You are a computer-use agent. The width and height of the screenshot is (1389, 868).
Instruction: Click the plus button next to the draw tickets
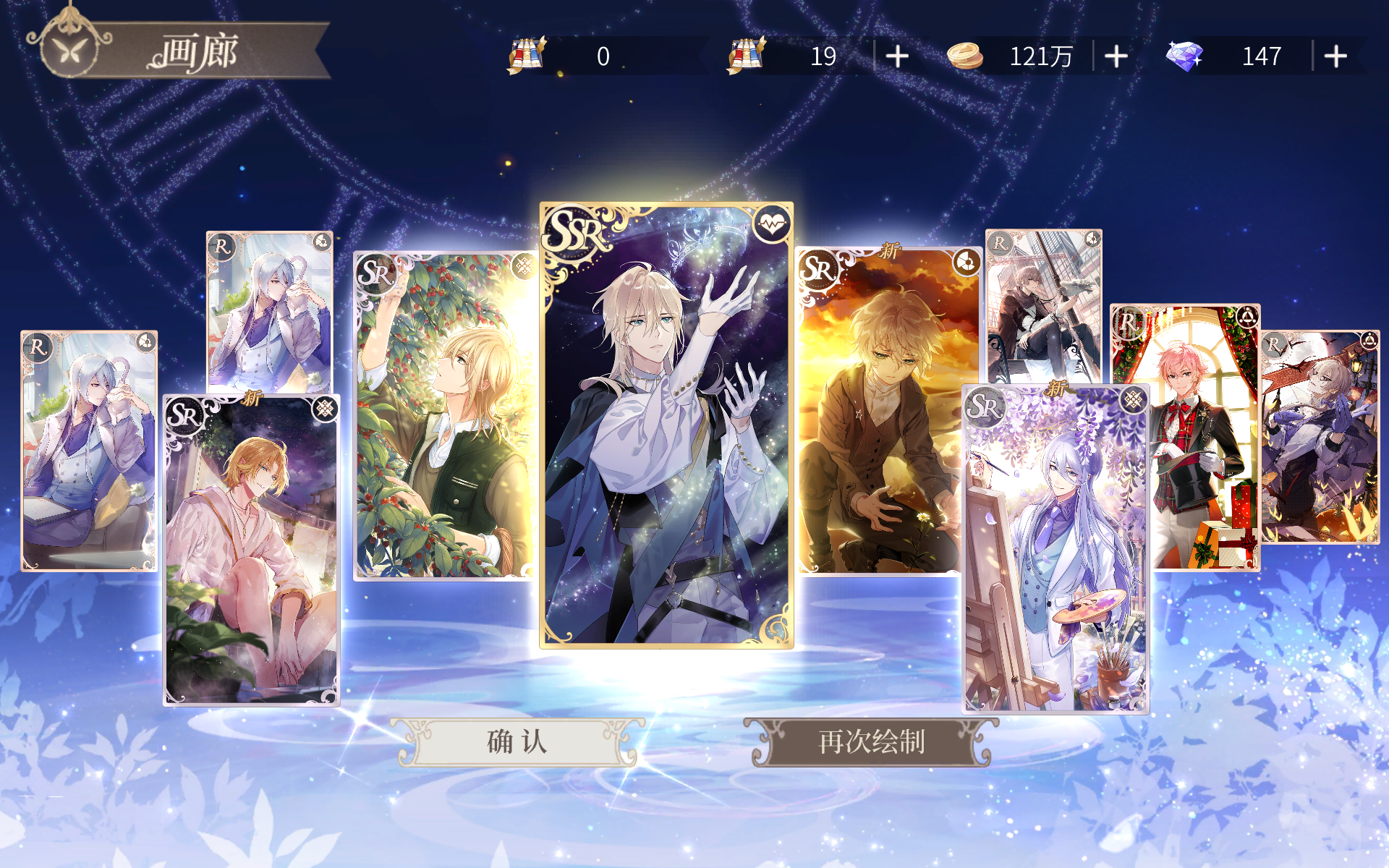[x=896, y=56]
